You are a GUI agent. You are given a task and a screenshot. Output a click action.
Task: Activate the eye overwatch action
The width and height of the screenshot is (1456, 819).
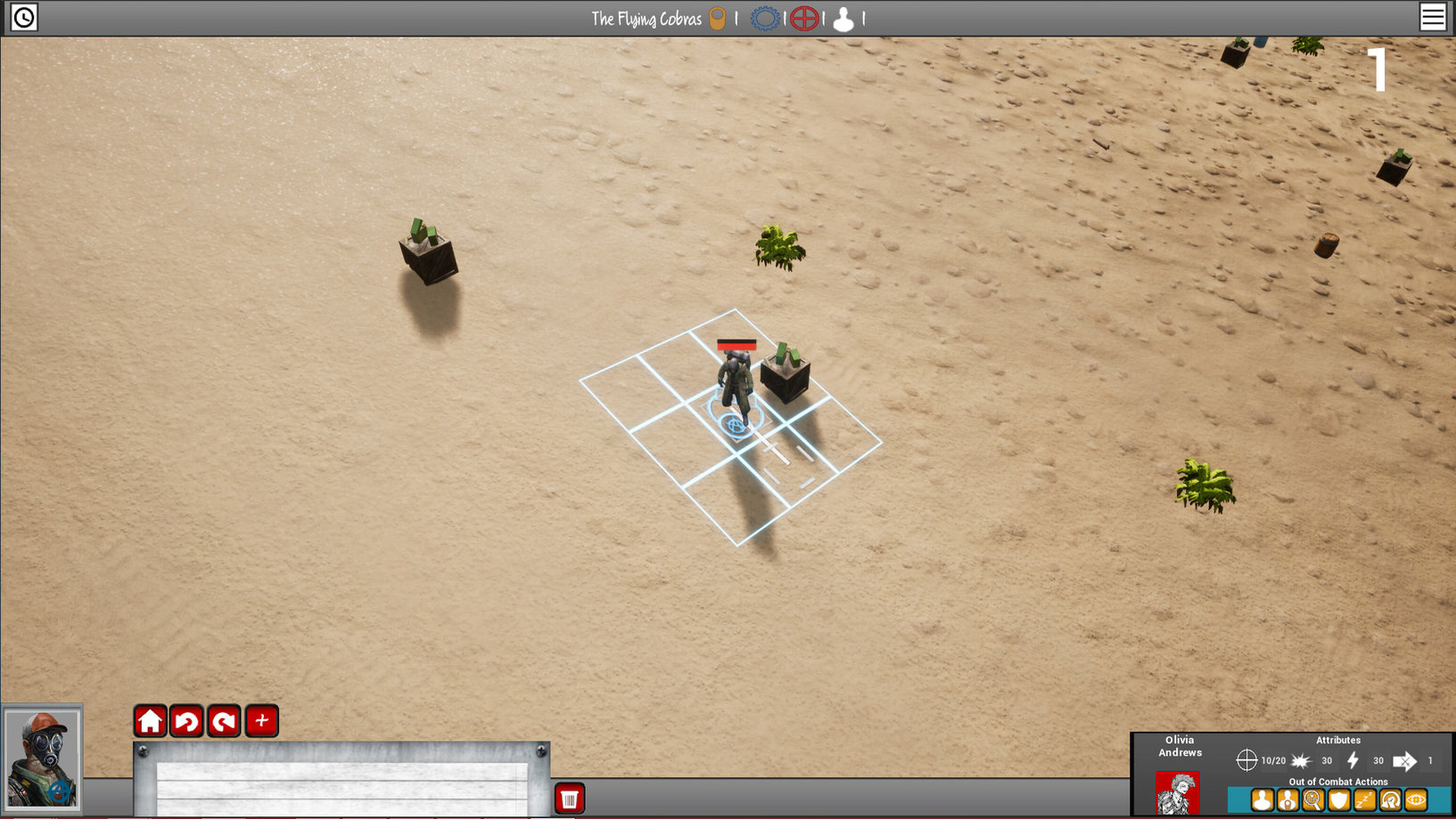tap(1416, 800)
